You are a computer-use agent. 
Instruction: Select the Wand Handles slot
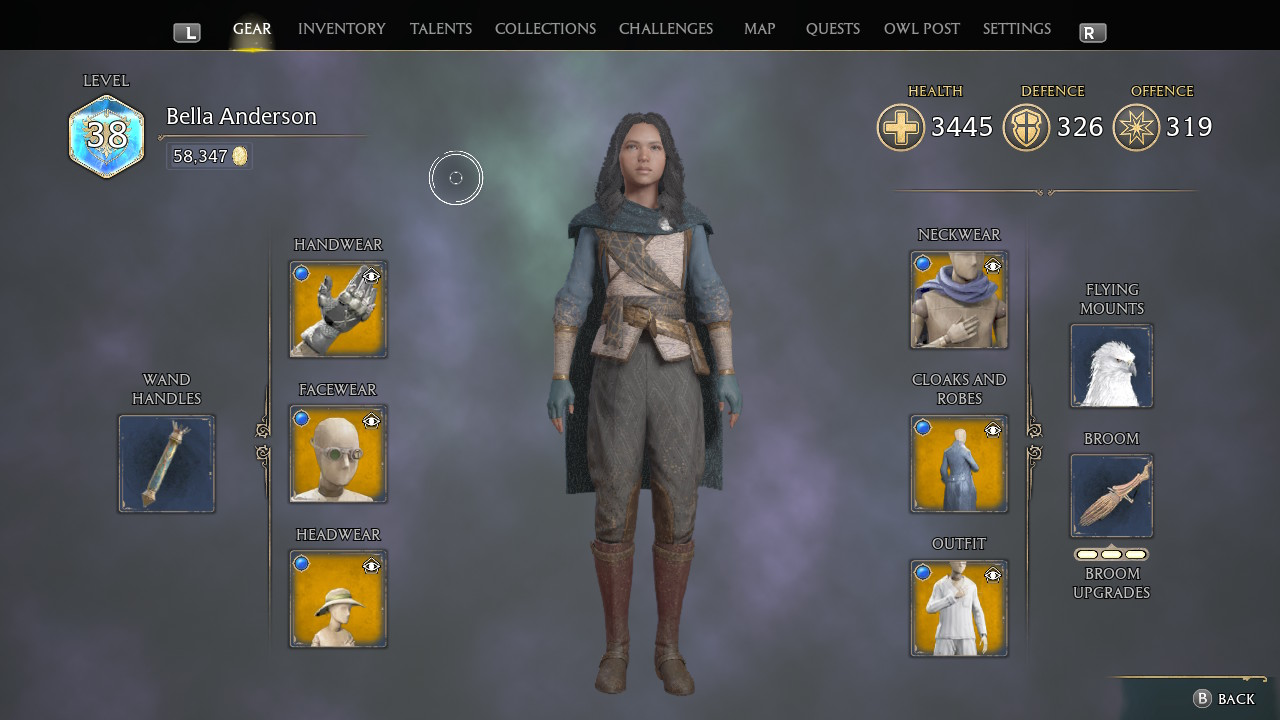tap(167, 464)
